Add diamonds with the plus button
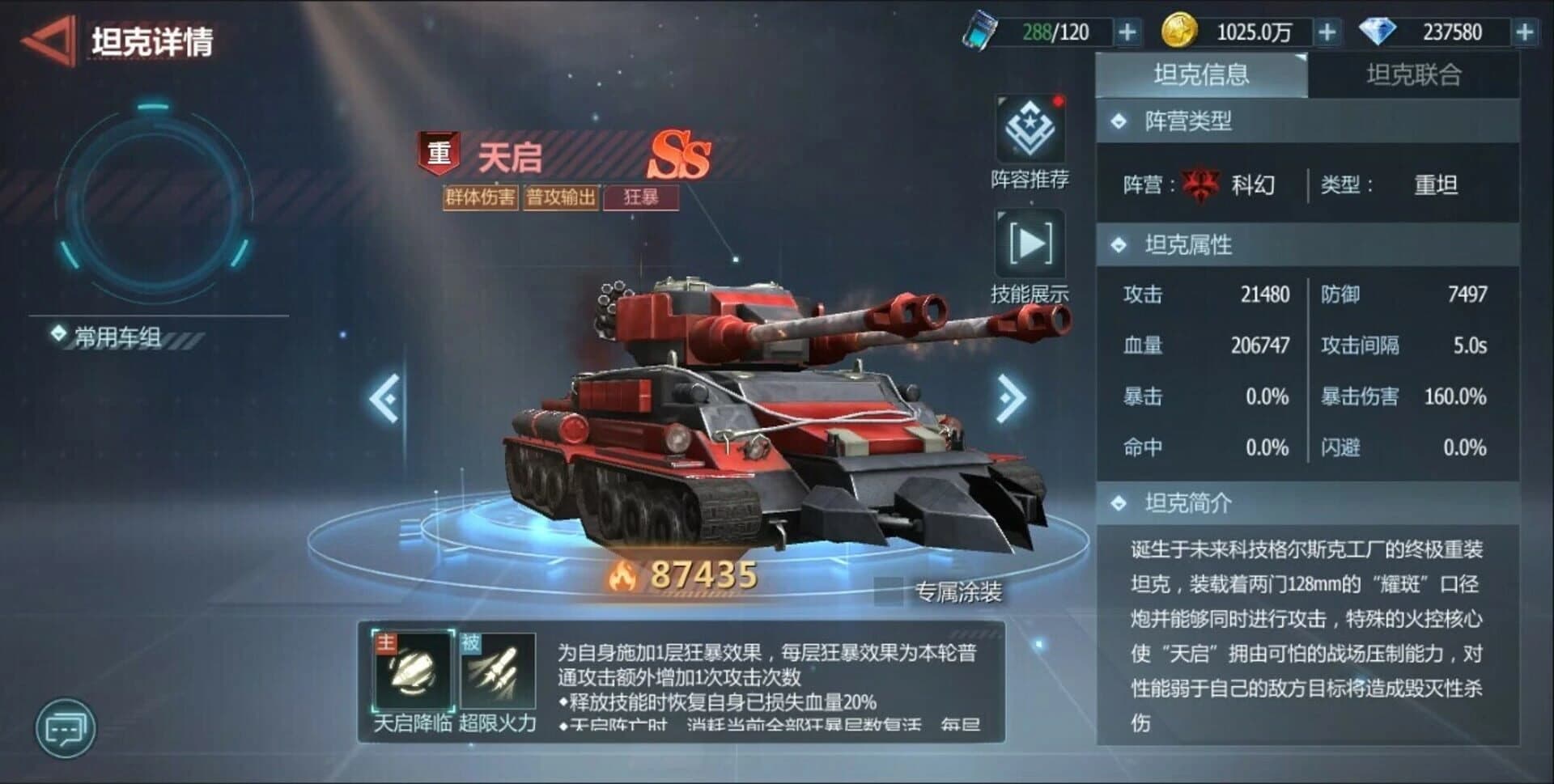 (1526, 31)
